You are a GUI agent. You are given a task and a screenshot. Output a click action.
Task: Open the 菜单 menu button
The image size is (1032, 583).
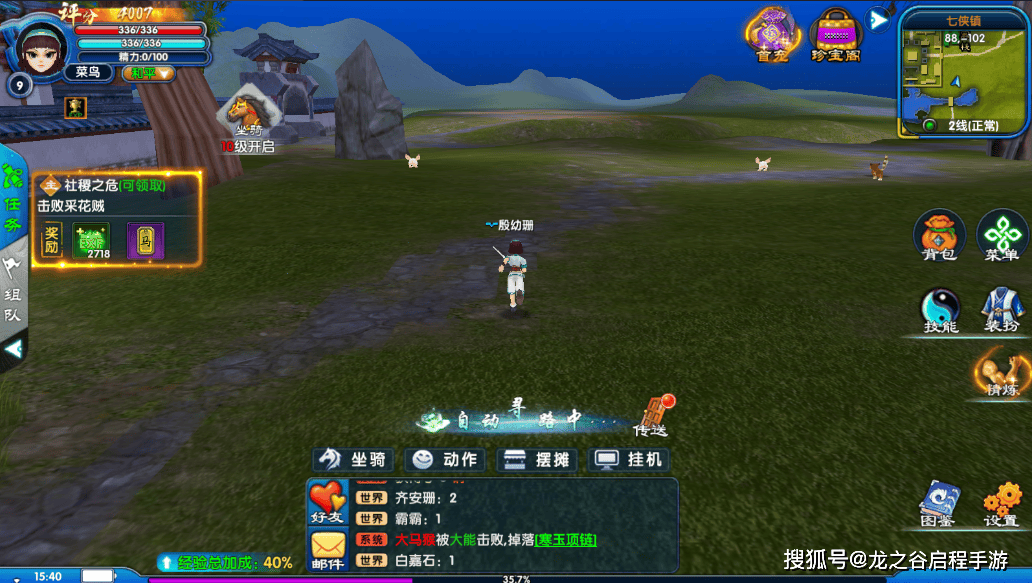pyautogui.click(x=1001, y=234)
